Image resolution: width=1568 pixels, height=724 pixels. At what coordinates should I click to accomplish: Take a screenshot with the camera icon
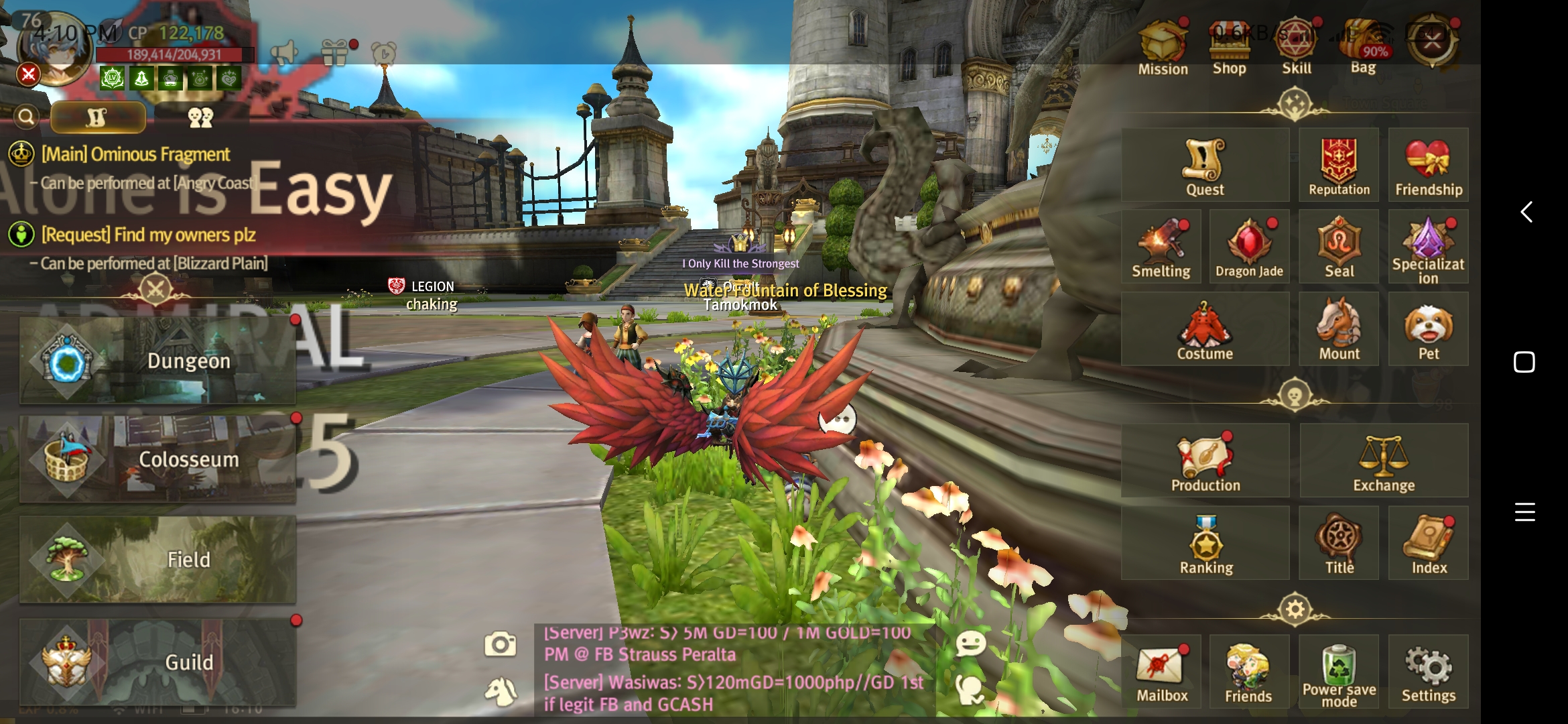pos(500,645)
